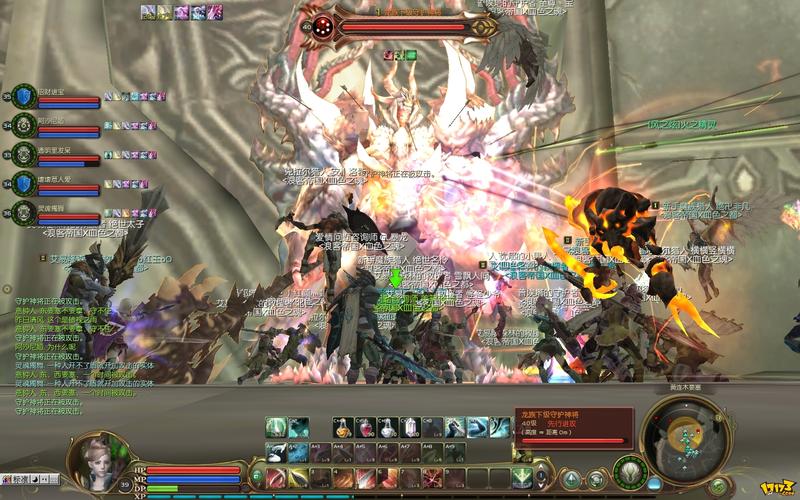Use the red health potion in the hotbar
This screenshot has width=800, height=500.
click(x=367, y=428)
